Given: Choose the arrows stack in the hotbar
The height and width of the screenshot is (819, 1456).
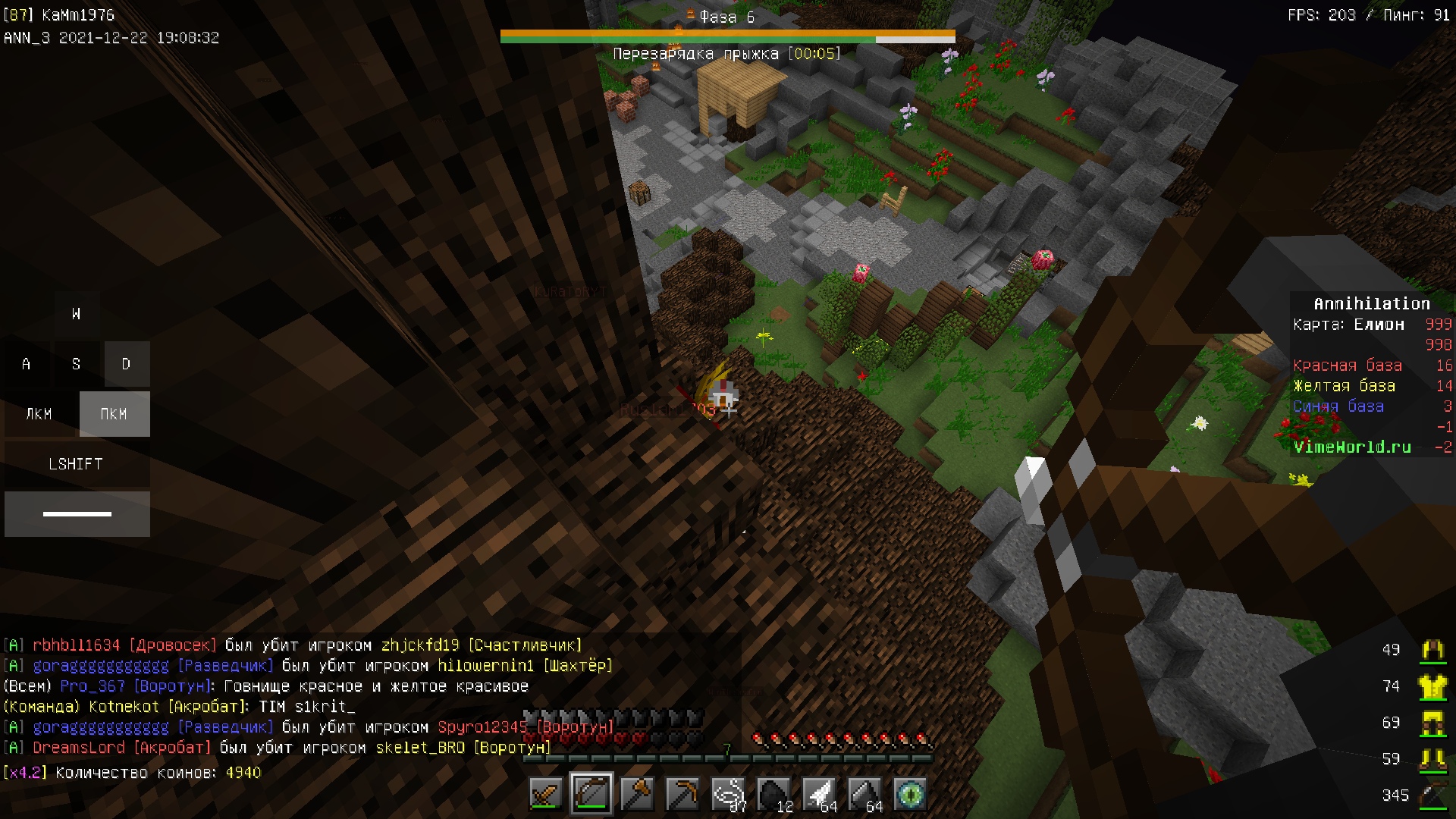Looking at the screenshot, I should 819,794.
